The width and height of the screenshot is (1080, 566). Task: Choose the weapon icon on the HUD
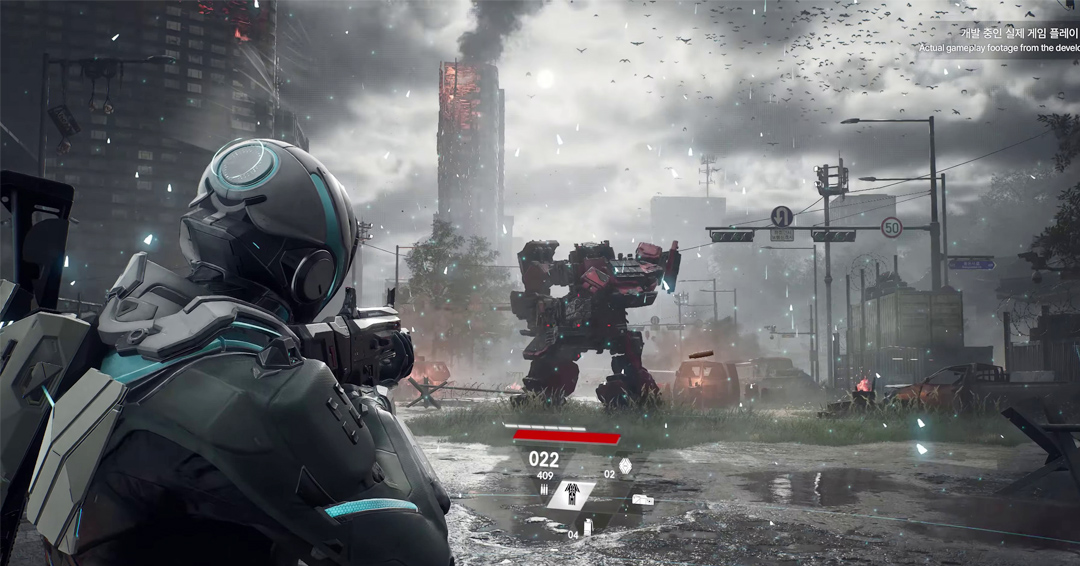642,499
